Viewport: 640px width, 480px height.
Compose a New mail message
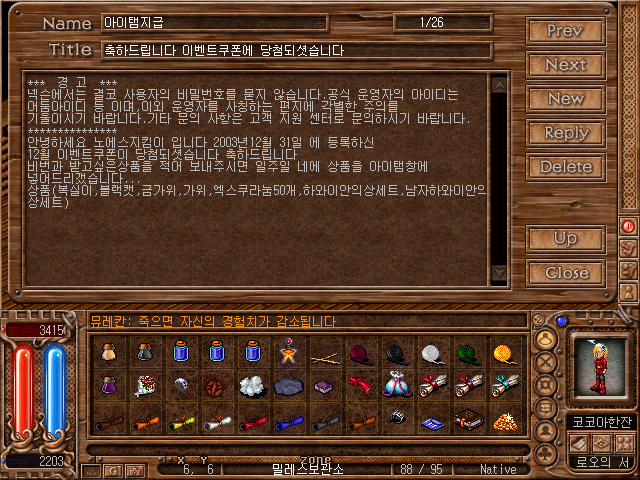(x=565, y=99)
